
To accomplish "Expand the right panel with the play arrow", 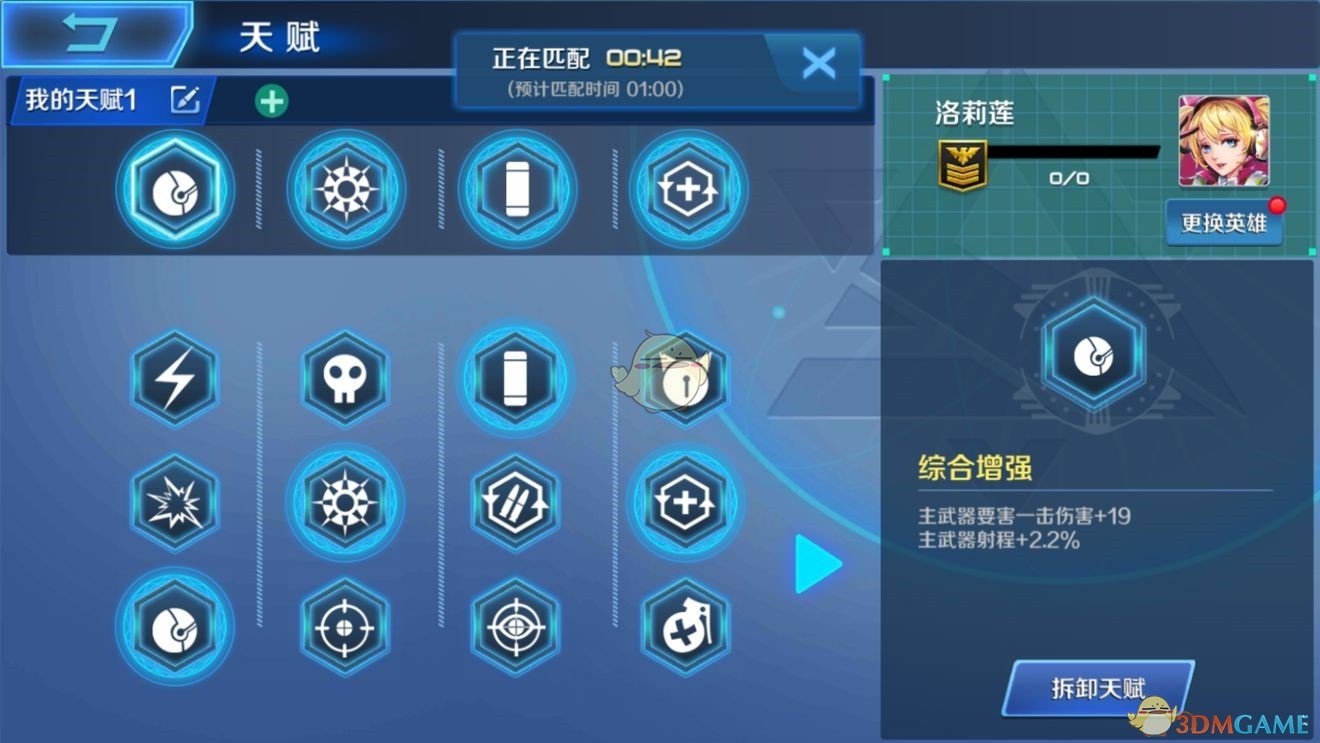I will tap(816, 563).
